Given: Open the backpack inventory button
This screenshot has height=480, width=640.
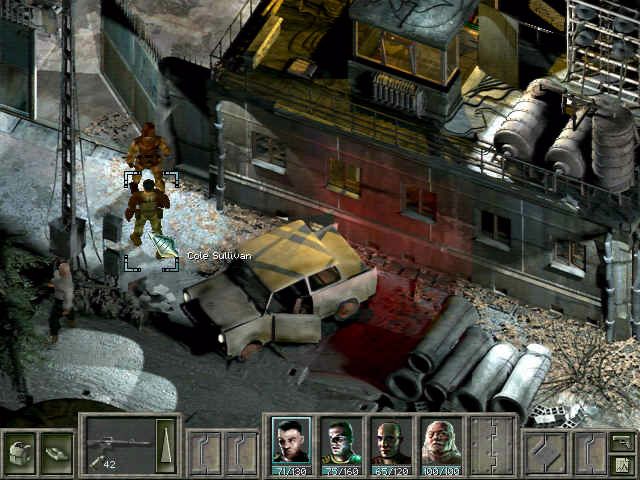Looking at the screenshot, I should (19, 452).
